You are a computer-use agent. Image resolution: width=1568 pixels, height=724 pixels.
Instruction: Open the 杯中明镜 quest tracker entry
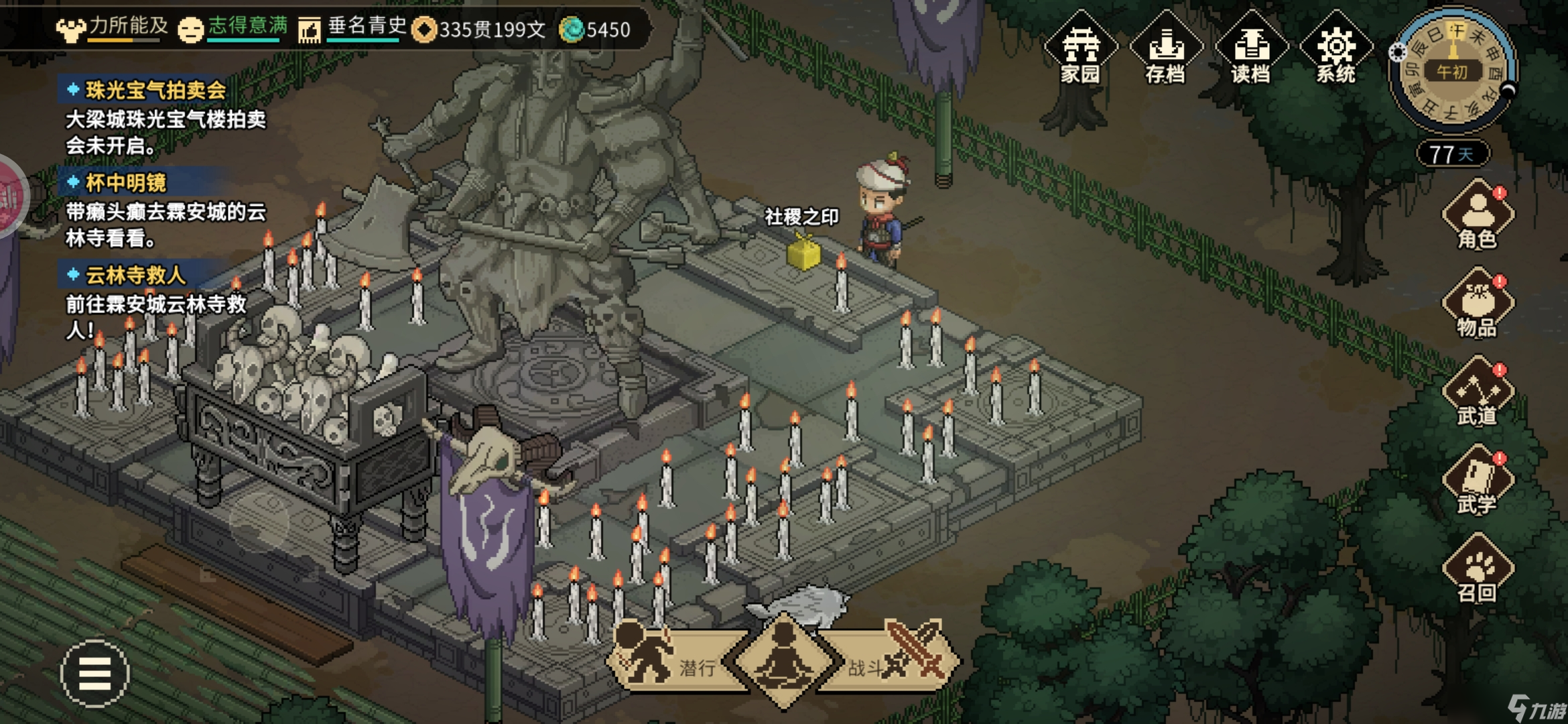pyautogui.click(x=126, y=182)
